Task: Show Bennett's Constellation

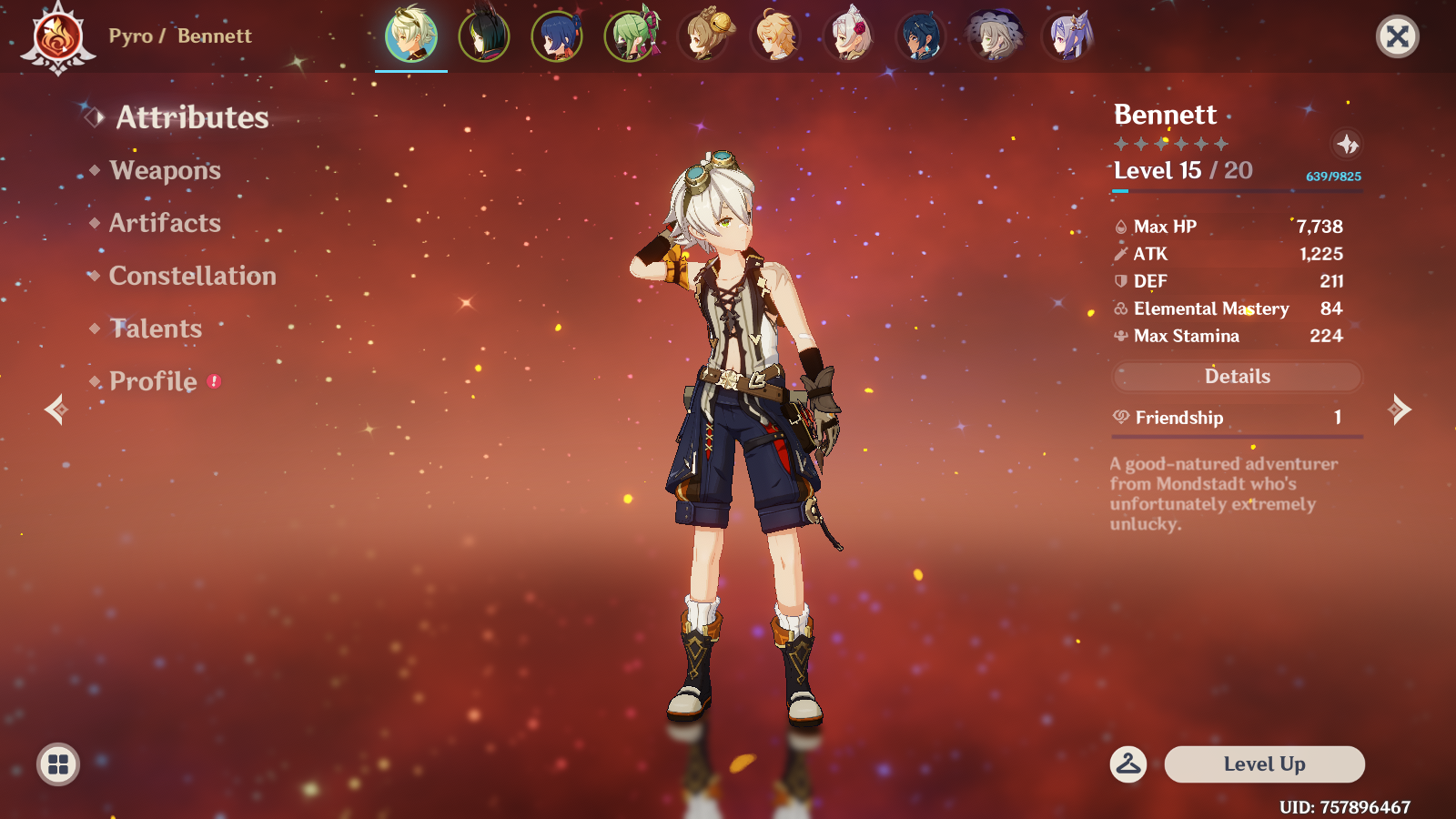Action: tap(192, 277)
